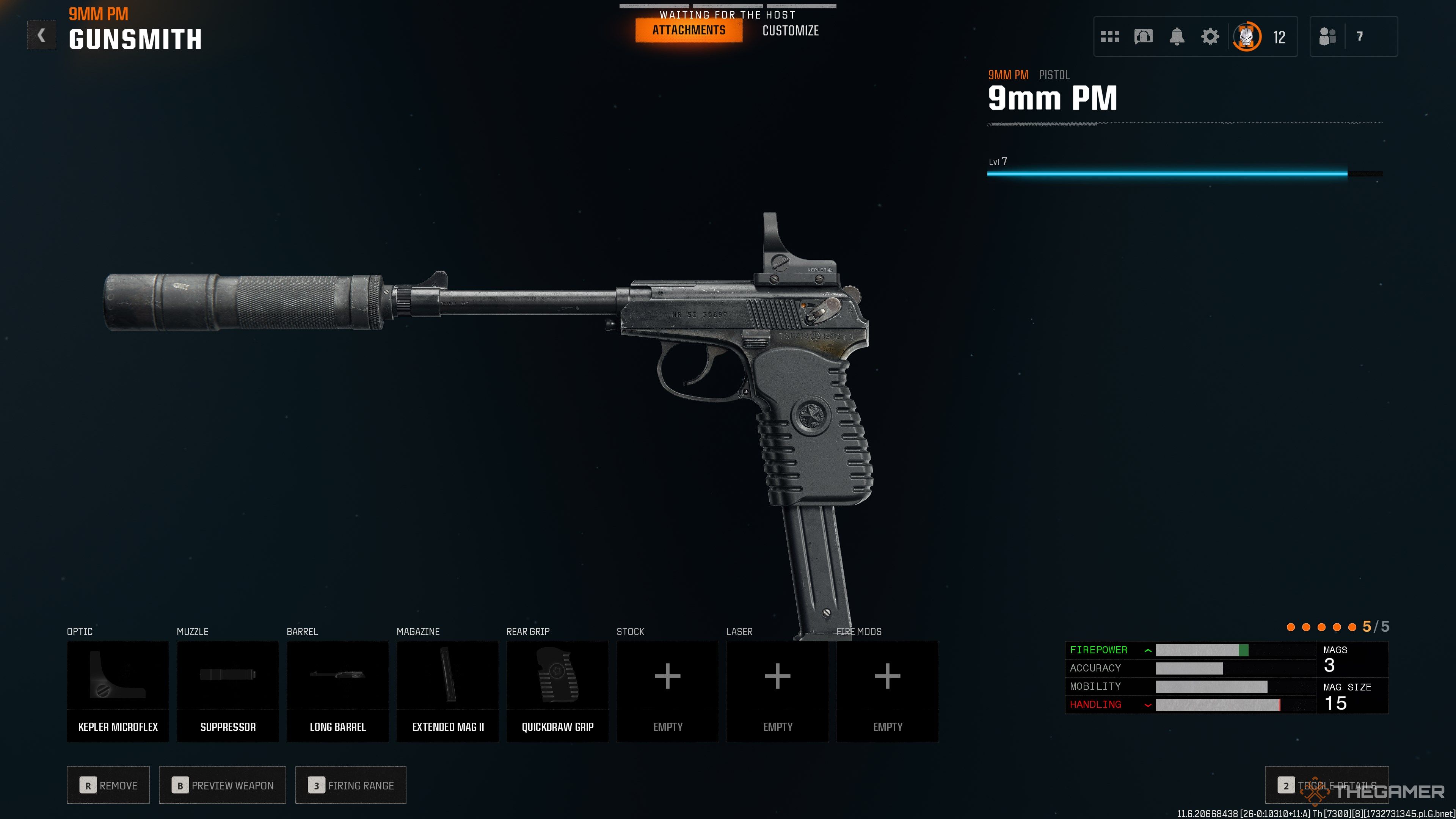Open the social friends panel icon
1456x819 pixels.
pos(1328,36)
